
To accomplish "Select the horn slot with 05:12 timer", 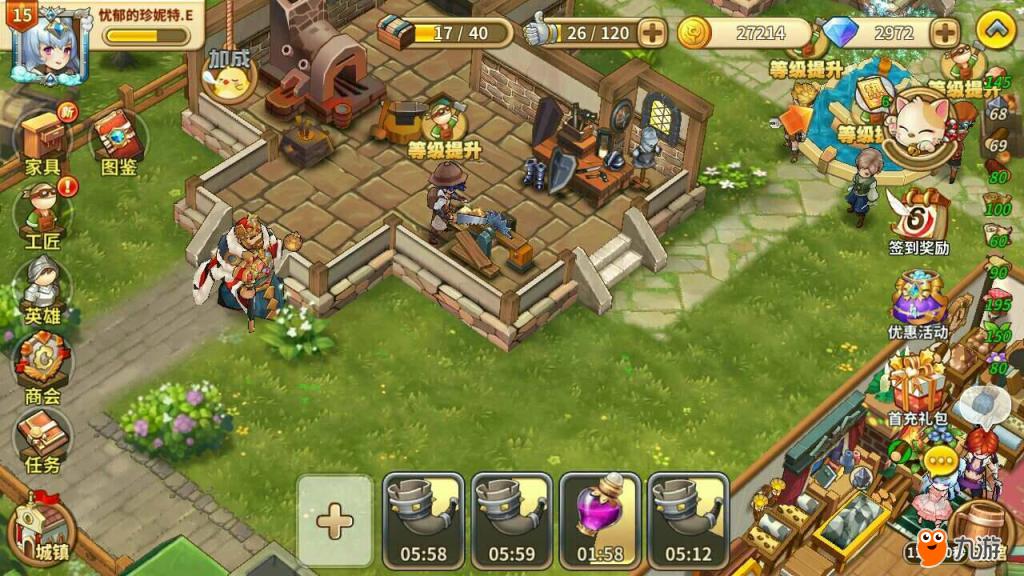I will pos(688,520).
